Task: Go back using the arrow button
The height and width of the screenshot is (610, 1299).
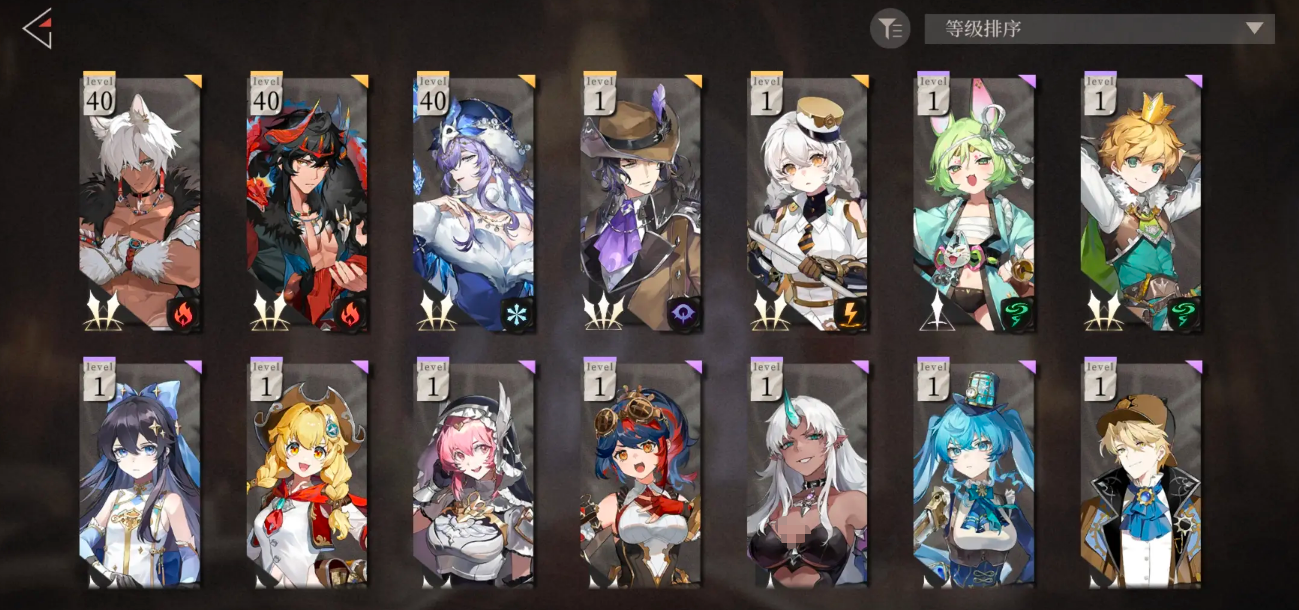Action: [x=38, y=29]
